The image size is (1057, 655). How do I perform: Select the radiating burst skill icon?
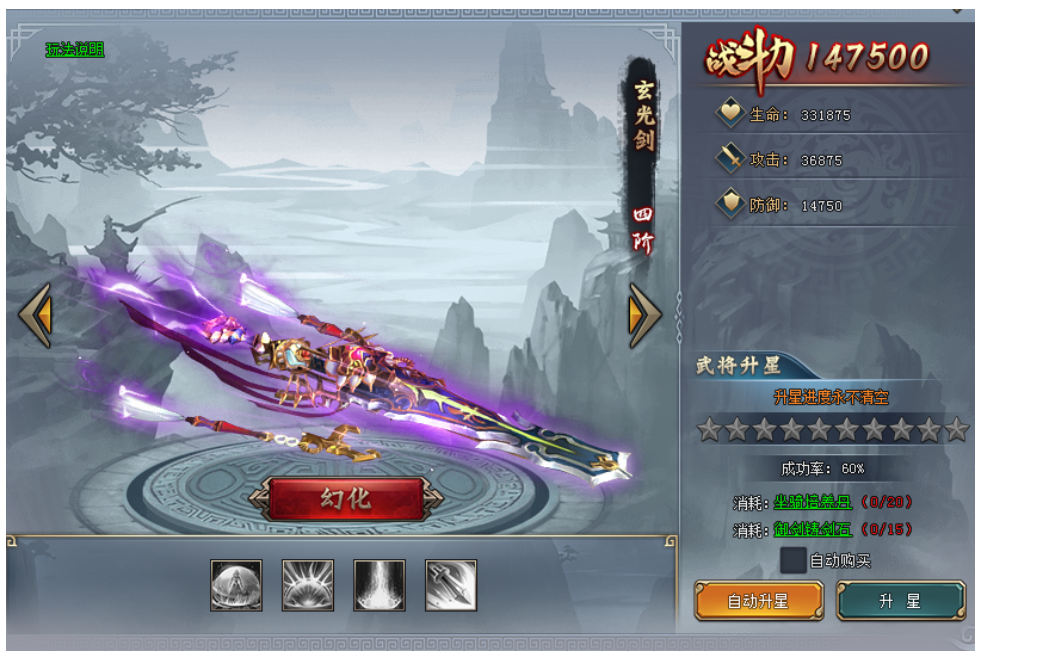pos(308,585)
